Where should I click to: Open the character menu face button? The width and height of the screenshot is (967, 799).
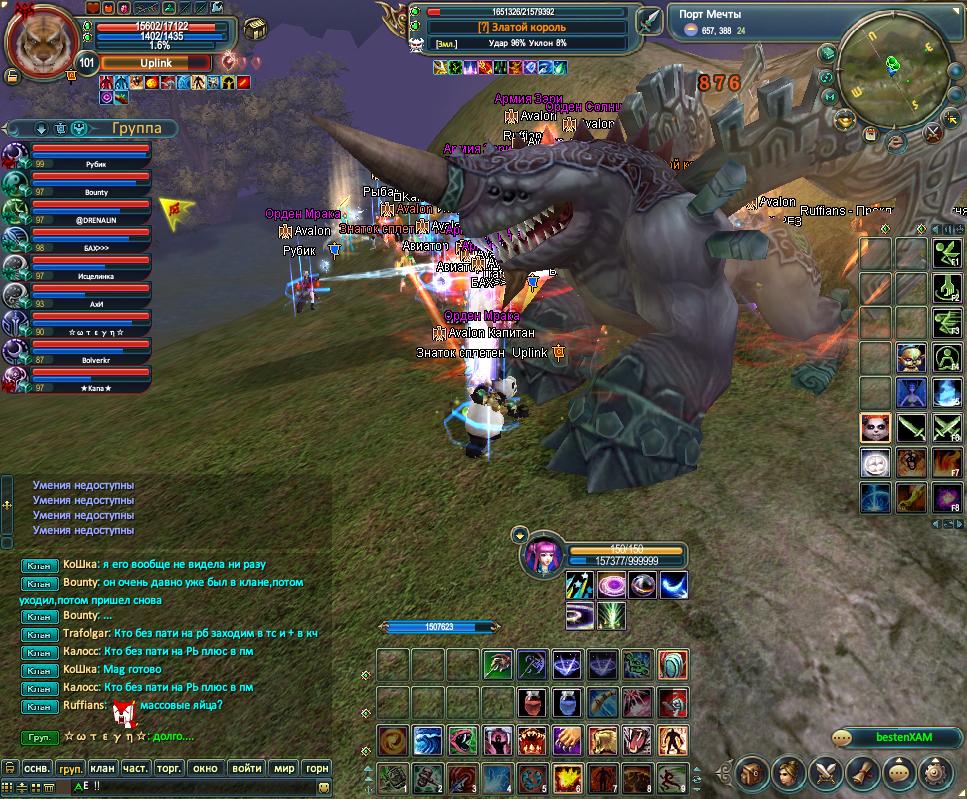[789, 773]
